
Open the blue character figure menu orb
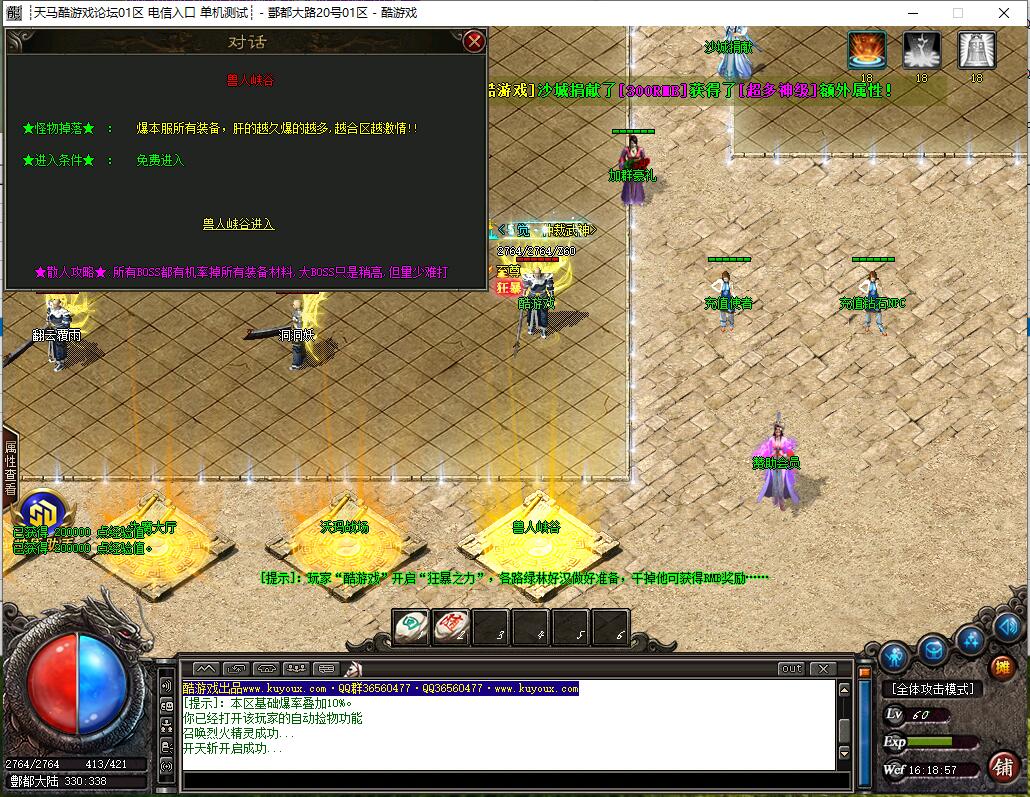point(896,656)
